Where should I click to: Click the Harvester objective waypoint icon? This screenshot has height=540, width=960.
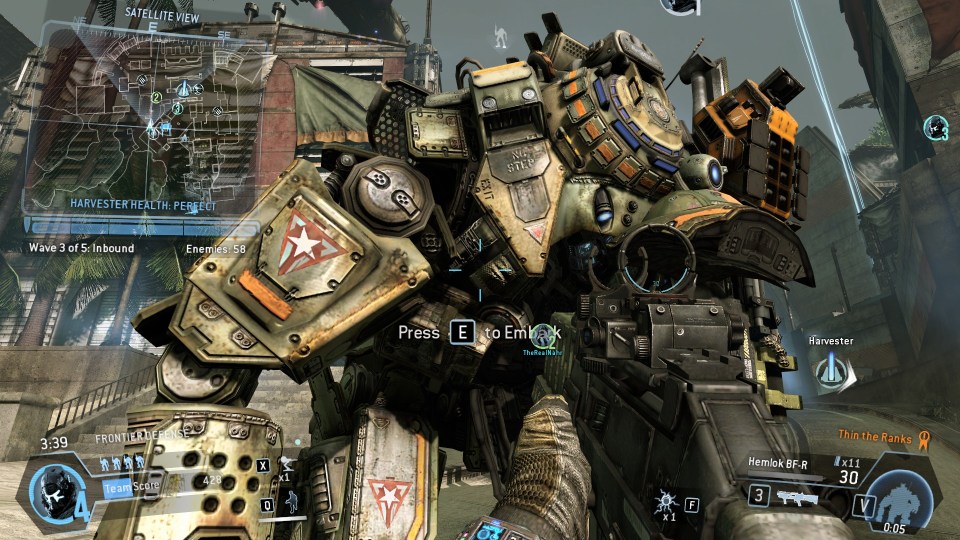830,372
